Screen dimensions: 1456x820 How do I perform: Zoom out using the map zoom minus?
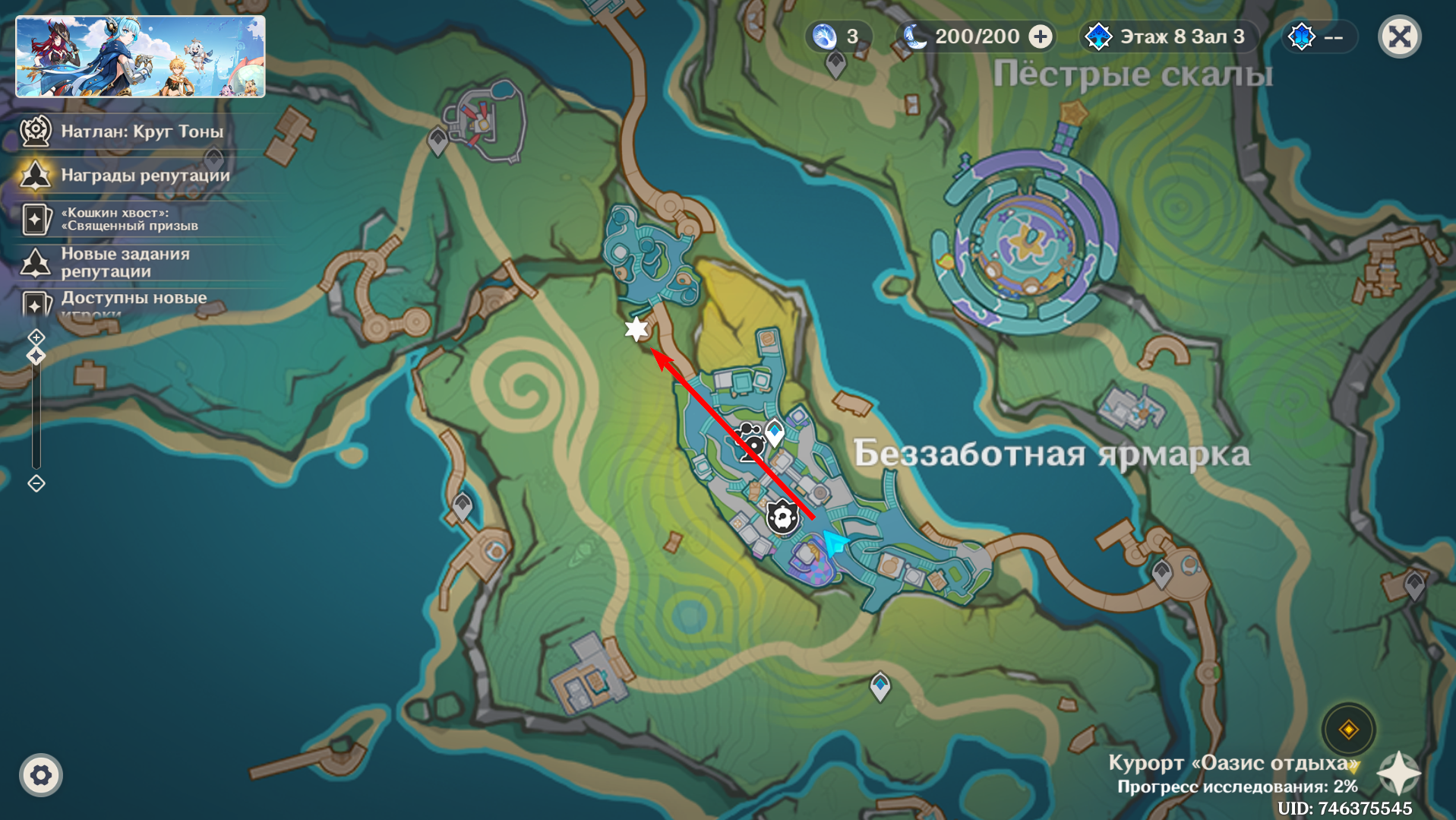pyautogui.click(x=36, y=483)
